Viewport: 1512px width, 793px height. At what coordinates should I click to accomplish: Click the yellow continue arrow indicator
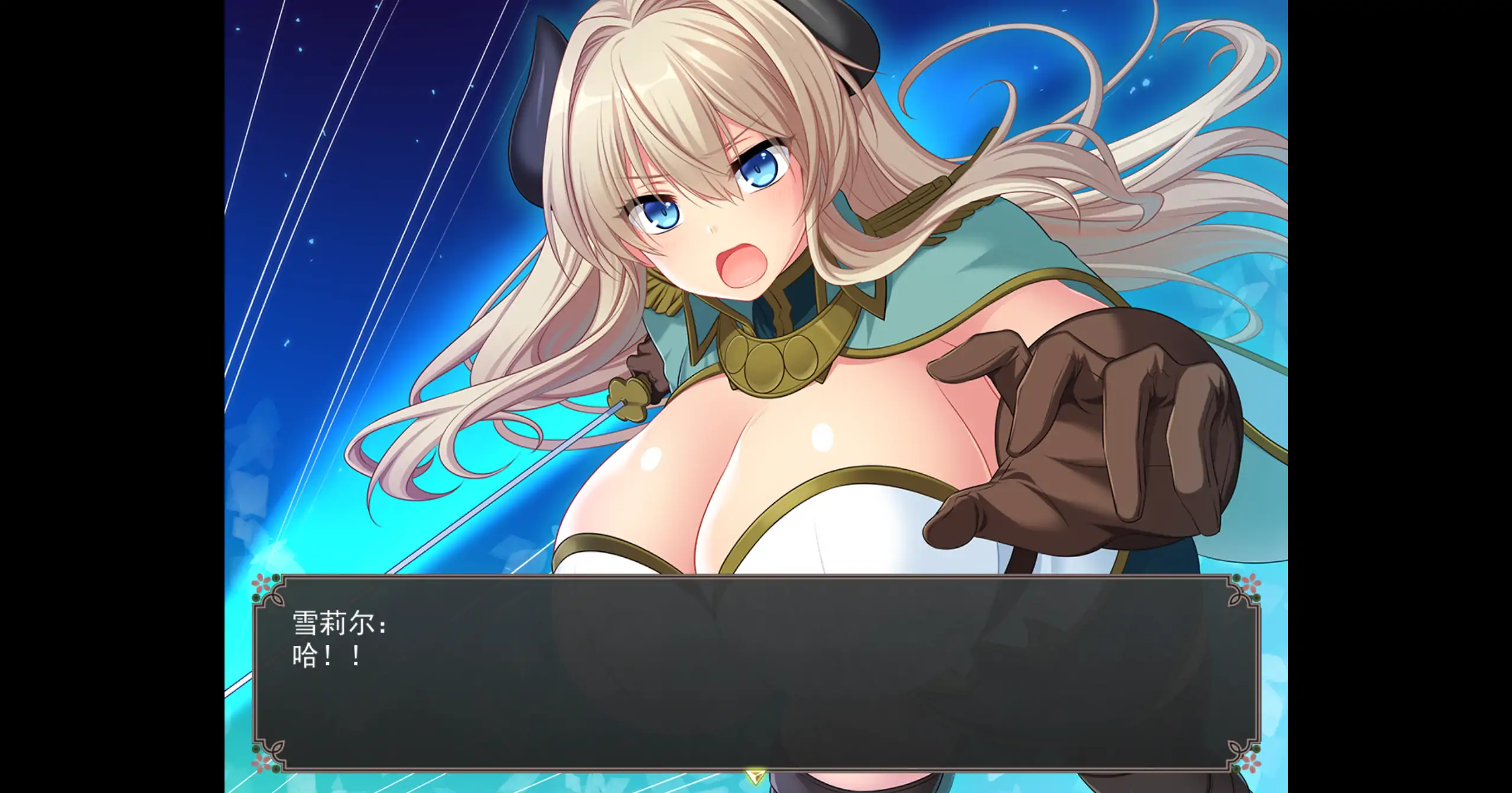click(755, 776)
